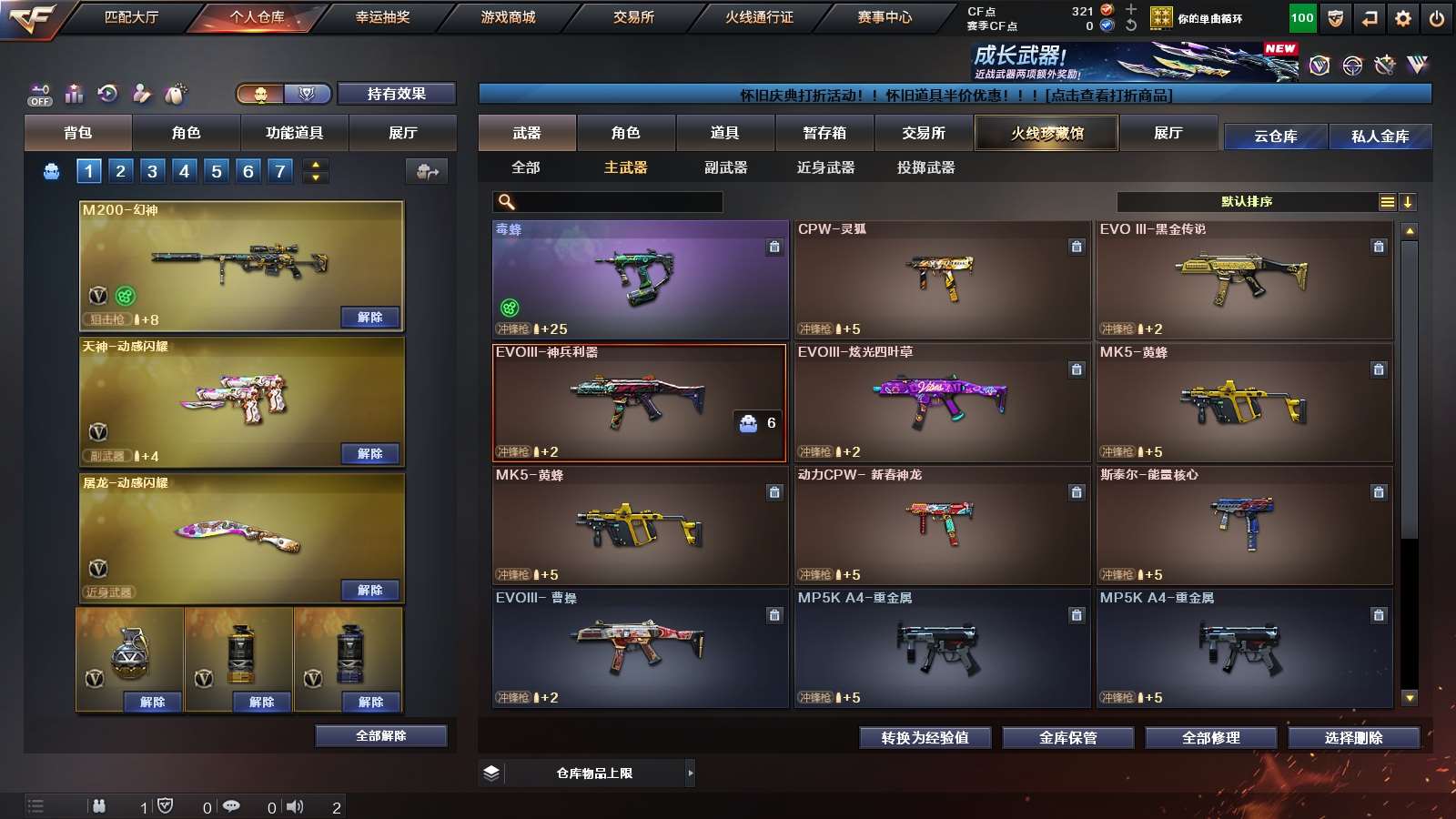Open the 云仓库 cloud warehouse

click(1275, 136)
